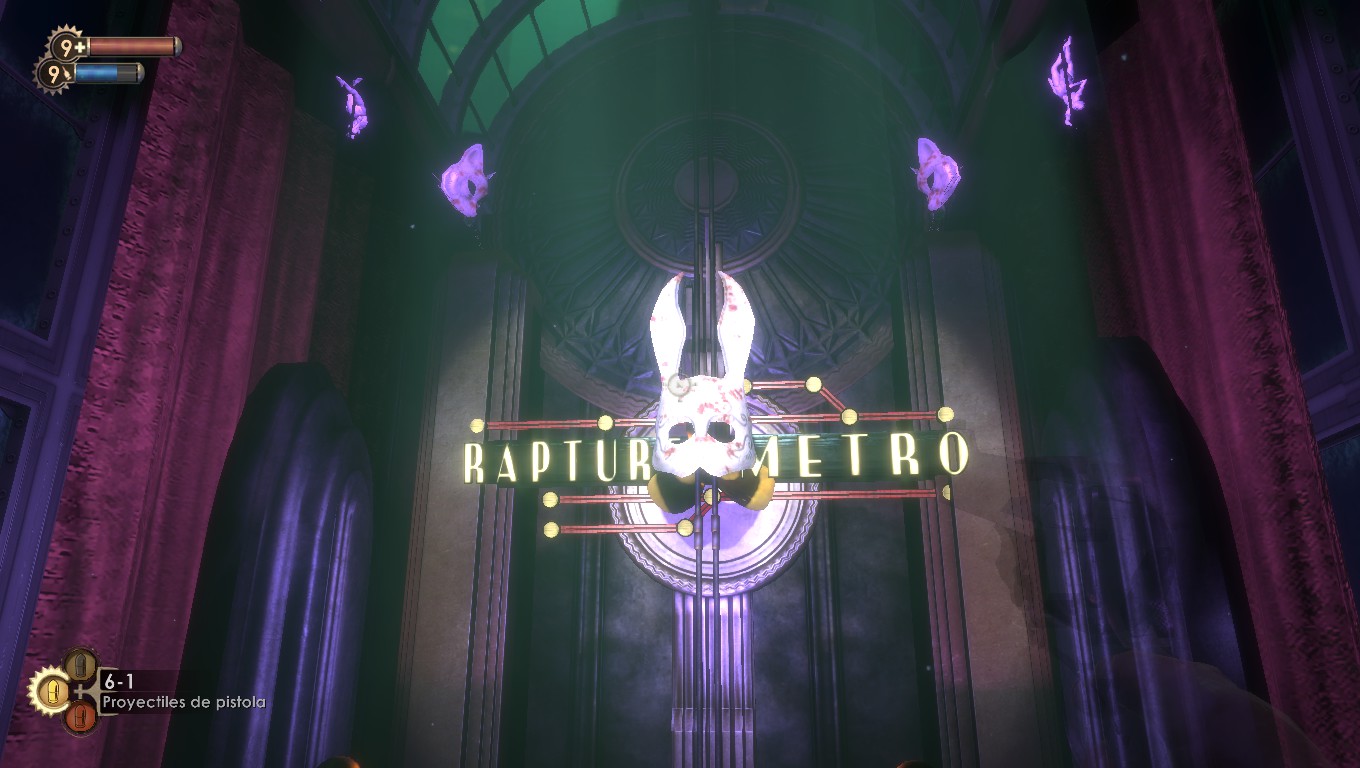The width and height of the screenshot is (1360, 768).
Task: Select the red antipersonnel bullet icon
Action: click(x=80, y=715)
